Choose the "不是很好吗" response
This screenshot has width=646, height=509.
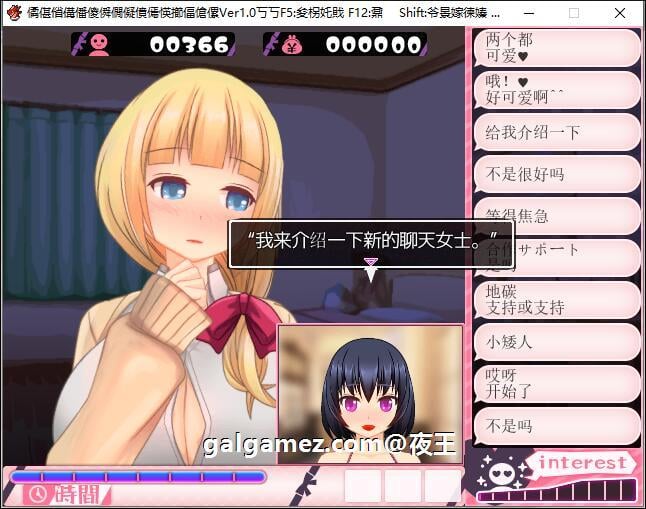[555, 174]
